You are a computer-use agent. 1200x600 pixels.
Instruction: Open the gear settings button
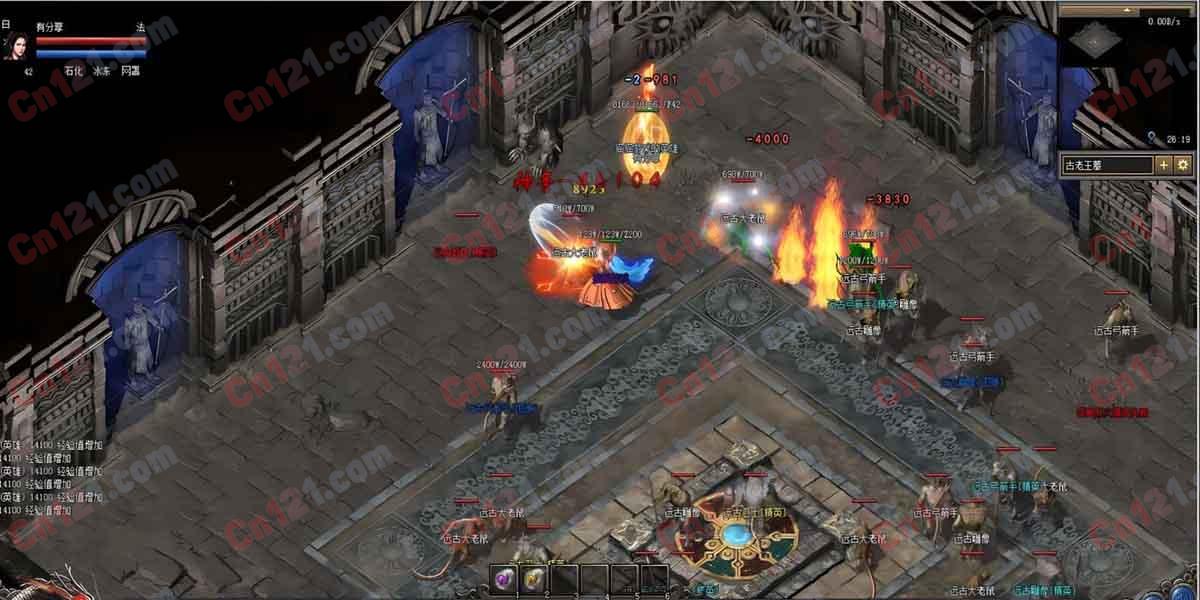pyautogui.click(x=1183, y=165)
